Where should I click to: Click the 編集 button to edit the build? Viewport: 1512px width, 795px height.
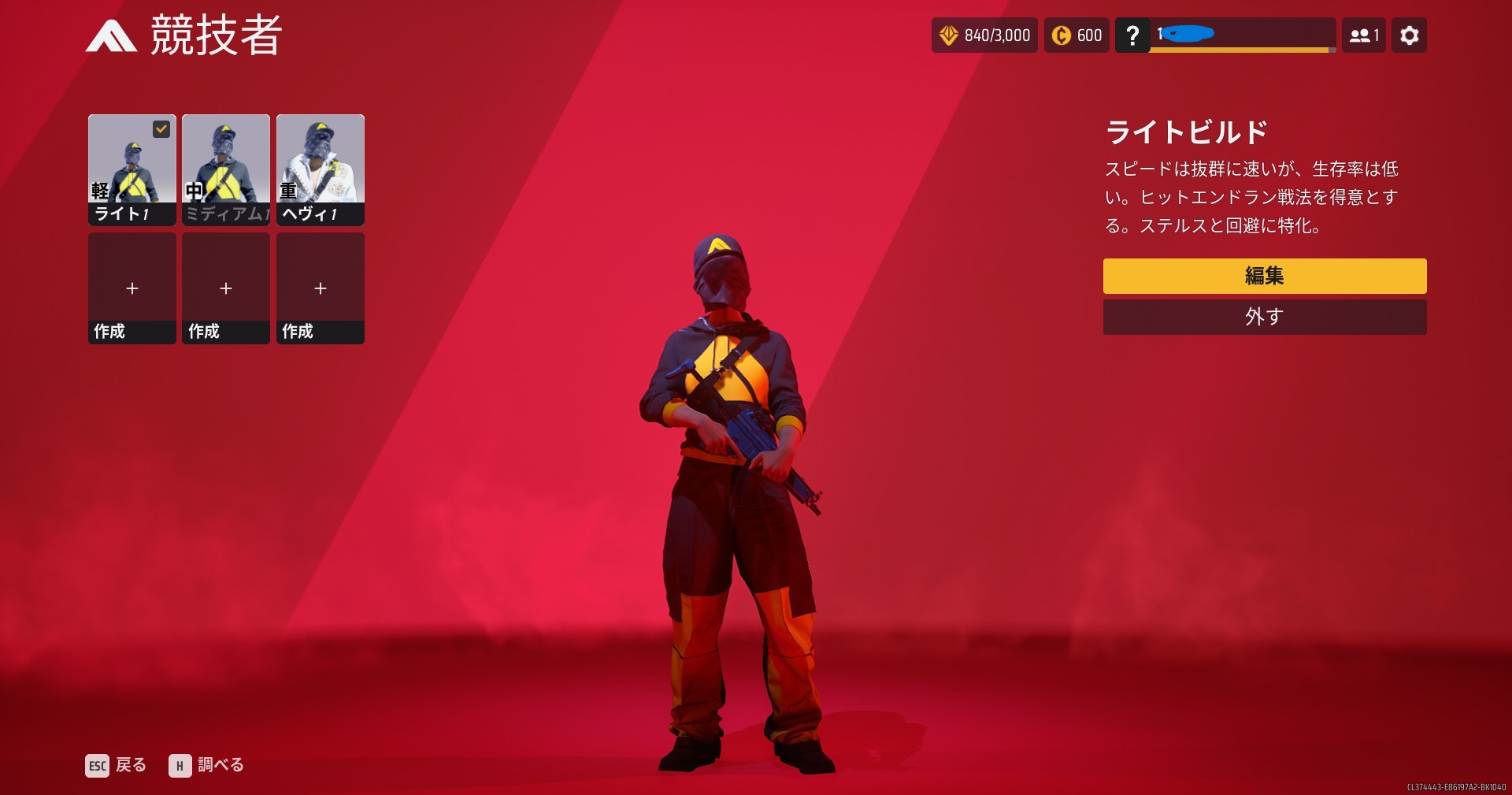point(1264,277)
